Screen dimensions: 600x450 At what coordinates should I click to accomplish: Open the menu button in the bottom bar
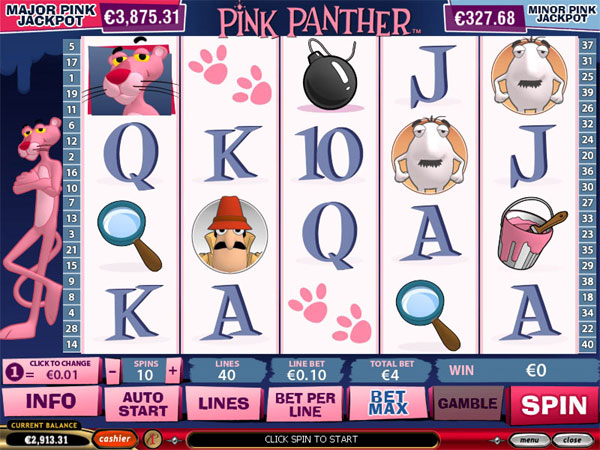coord(526,439)
